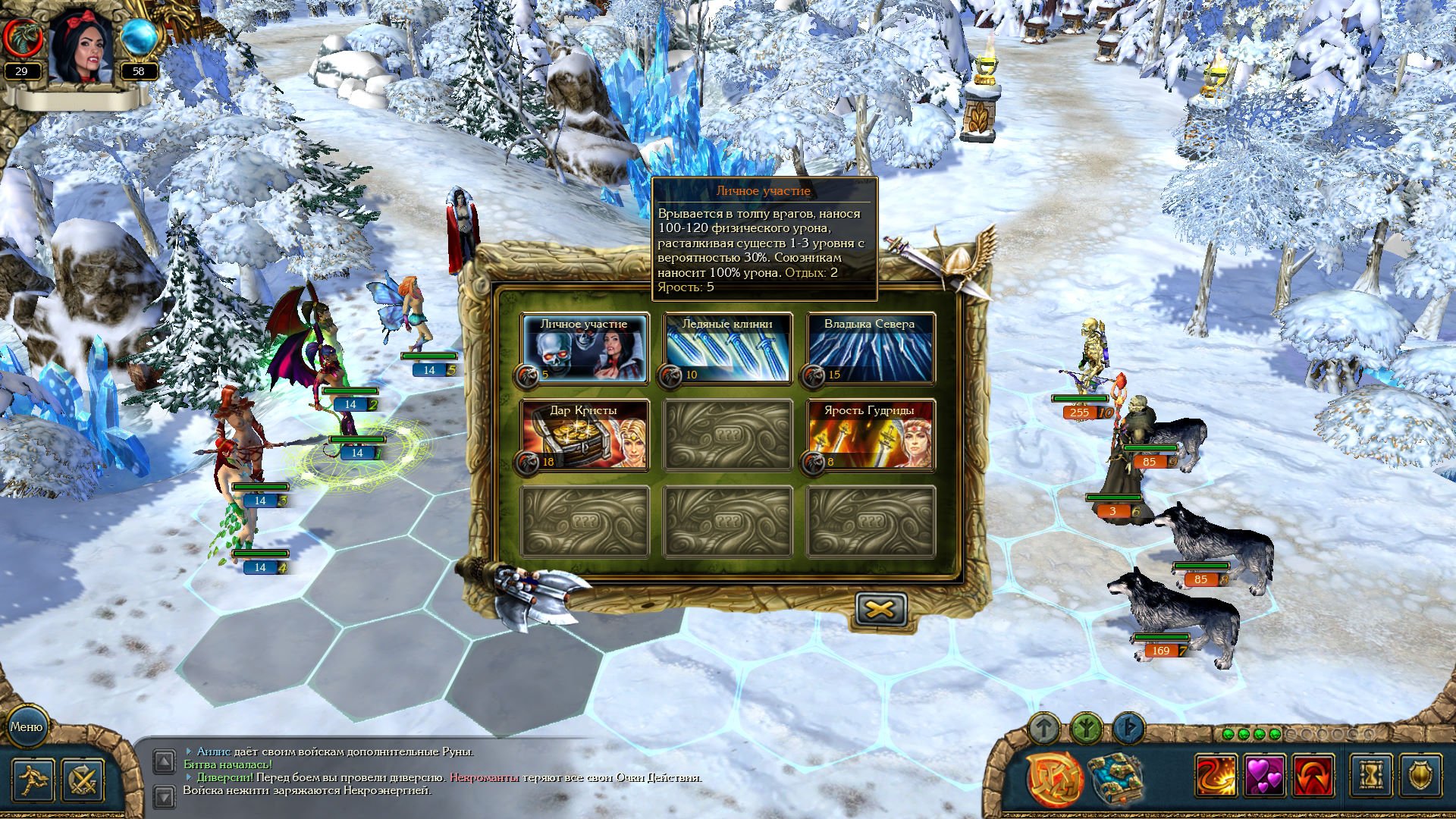
Task: Click the hourglass wait button
Action: pos(1371,775)
